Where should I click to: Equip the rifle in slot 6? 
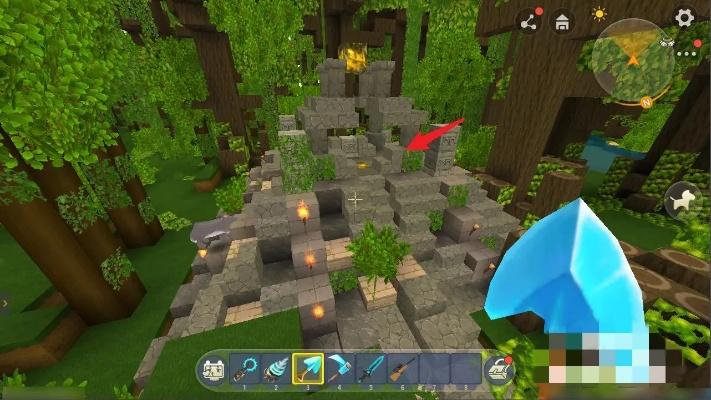point(402,370)
